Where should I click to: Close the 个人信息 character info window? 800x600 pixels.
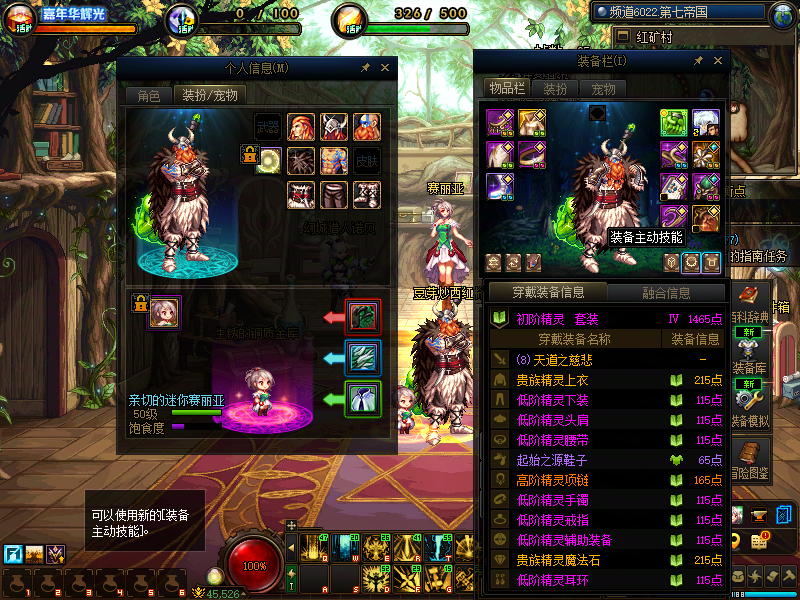tap(385, 68)
